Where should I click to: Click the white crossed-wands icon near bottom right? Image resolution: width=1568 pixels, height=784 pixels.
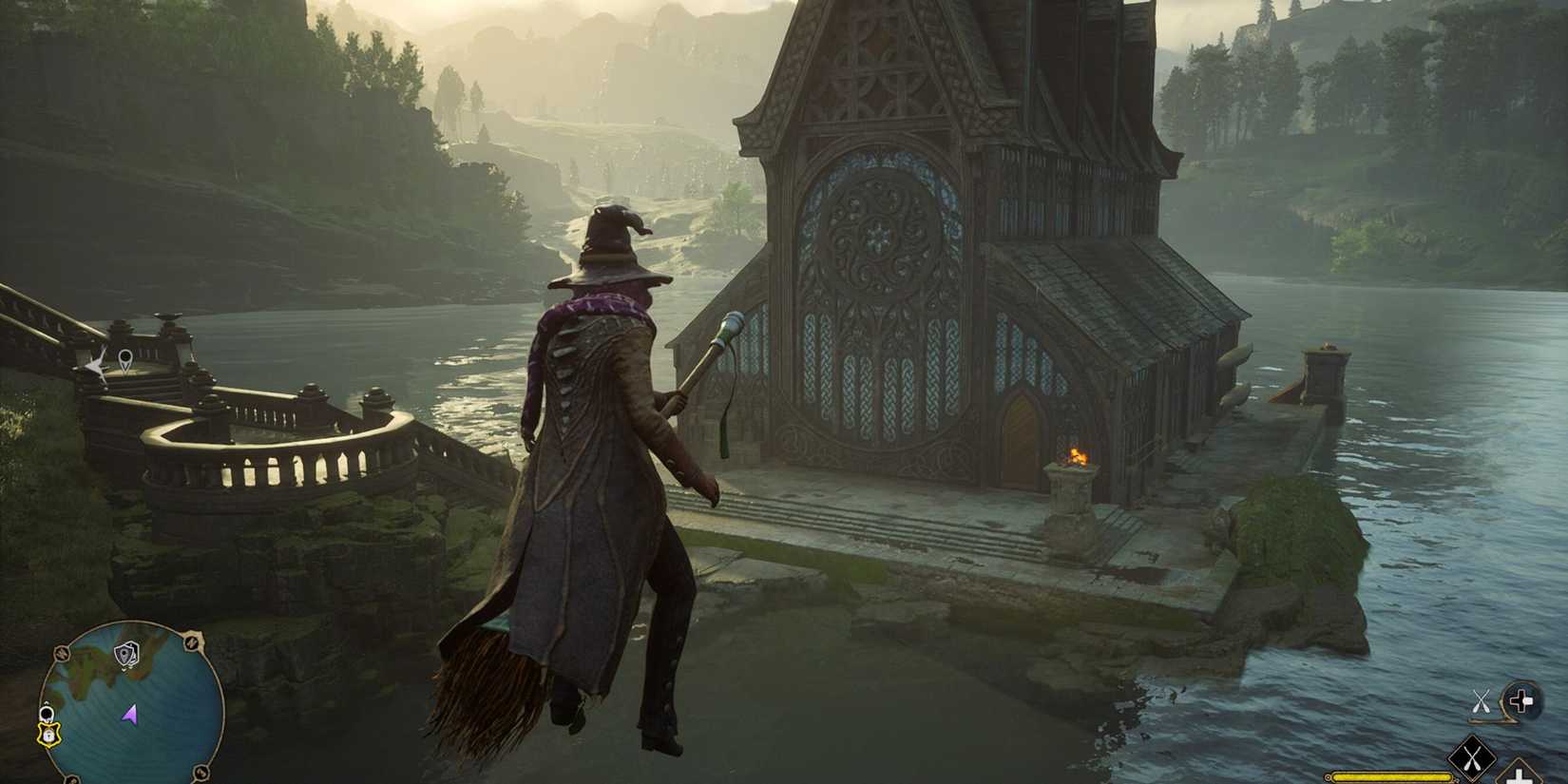click(x=1482, y=700)
